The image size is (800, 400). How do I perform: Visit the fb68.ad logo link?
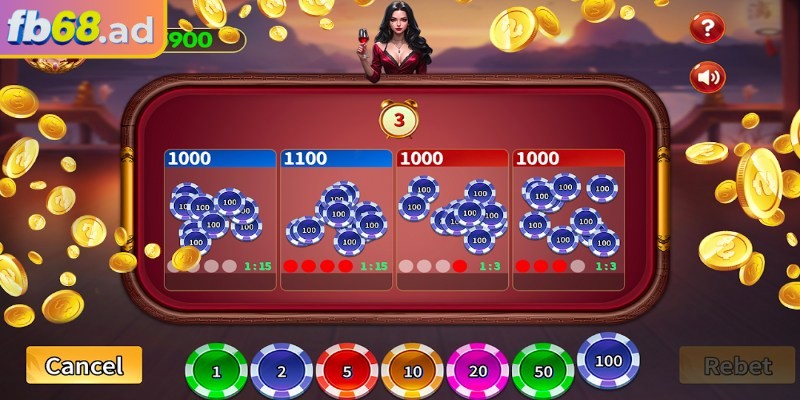click(x=80, y=30)
